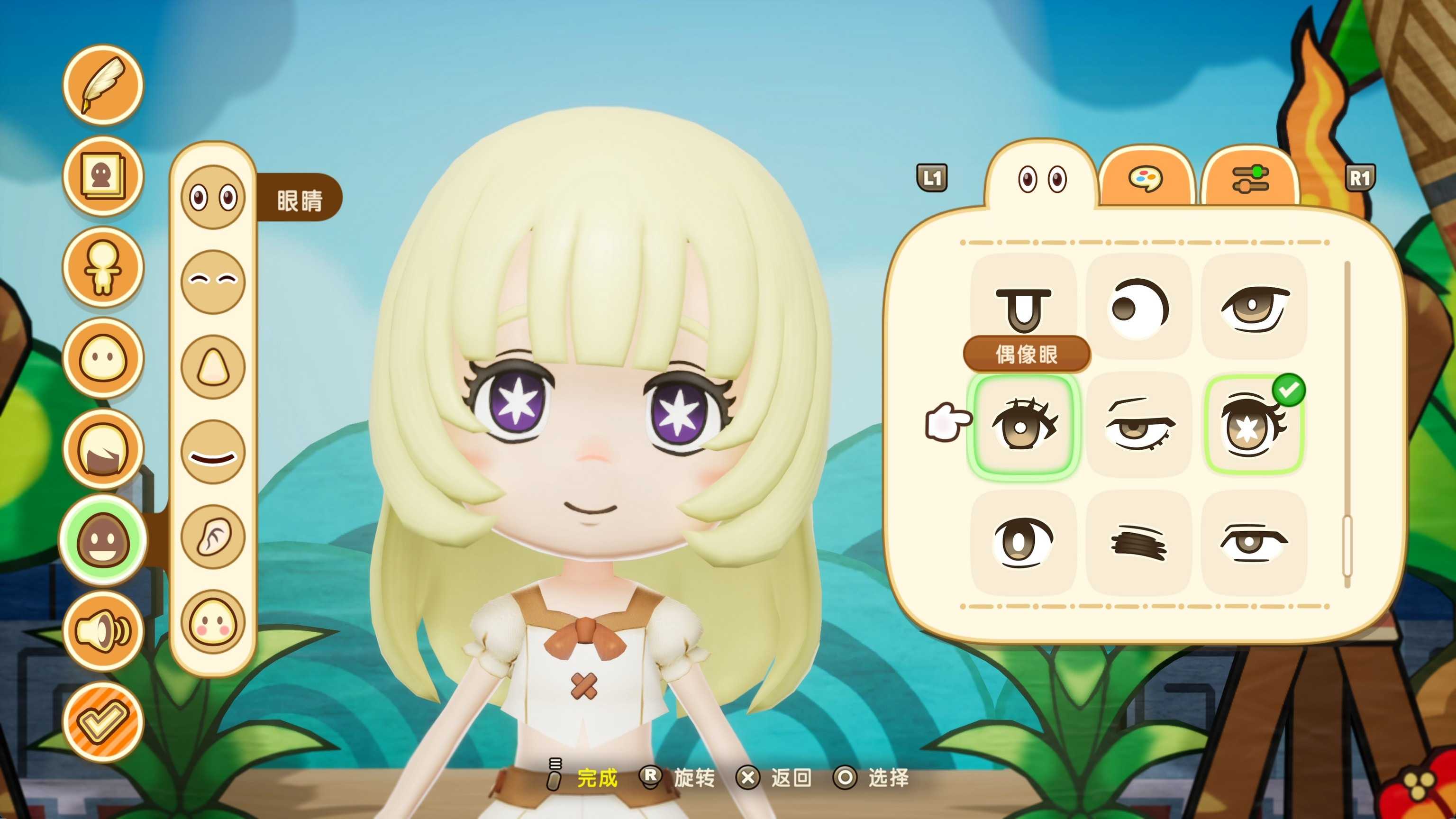Select the eyes (眼睛) sub-category
Viewport: 1456px width, 819px height.
tap(213, 197)
